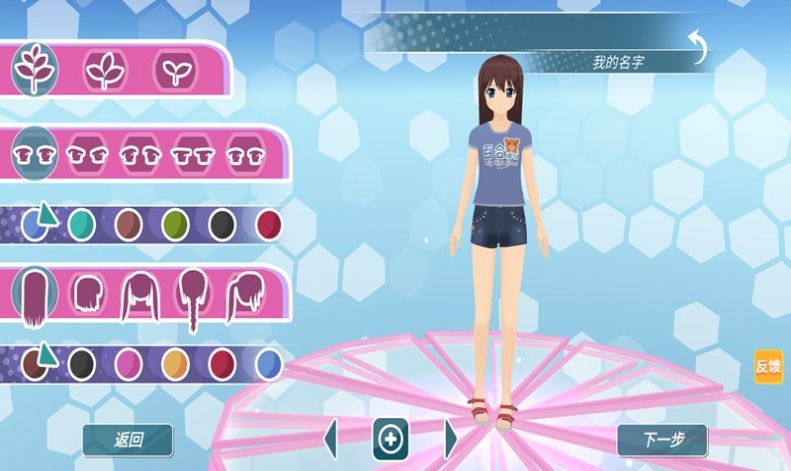Select the large multi-leaf plant icon
The width and height of the screenshot is (791, 471).
pyautogui.click(x=35, y=70)
